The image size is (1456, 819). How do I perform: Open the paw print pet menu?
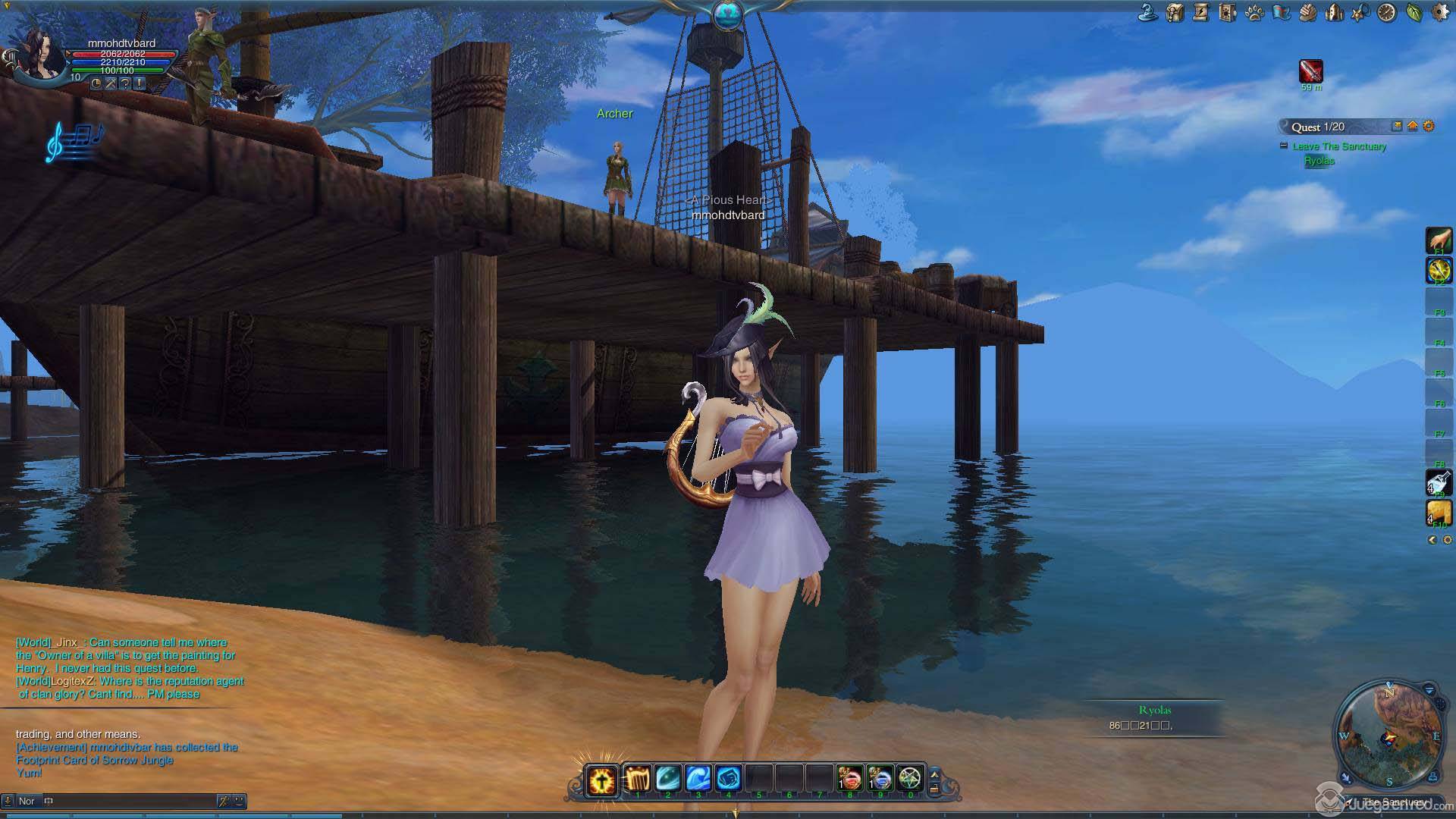[1254, 12]
